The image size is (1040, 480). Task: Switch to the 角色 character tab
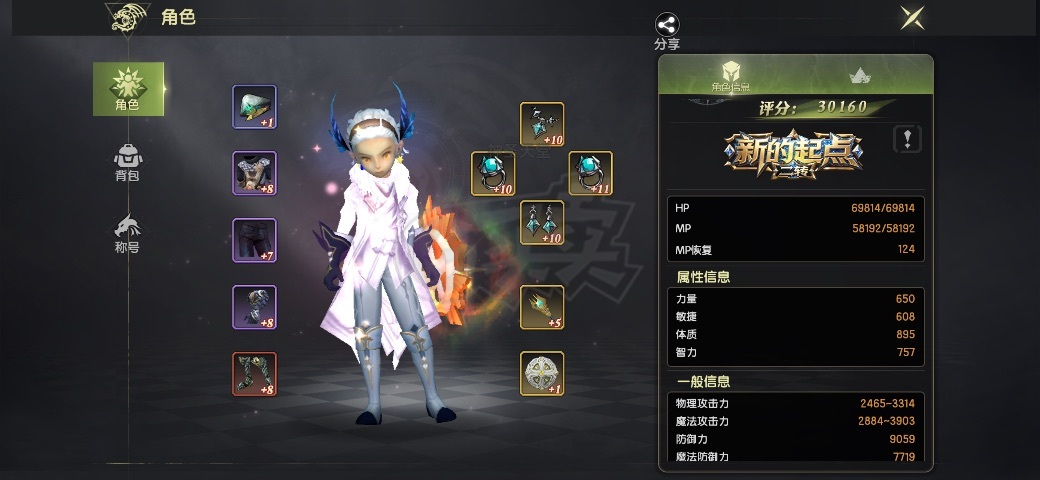[128, 88]
